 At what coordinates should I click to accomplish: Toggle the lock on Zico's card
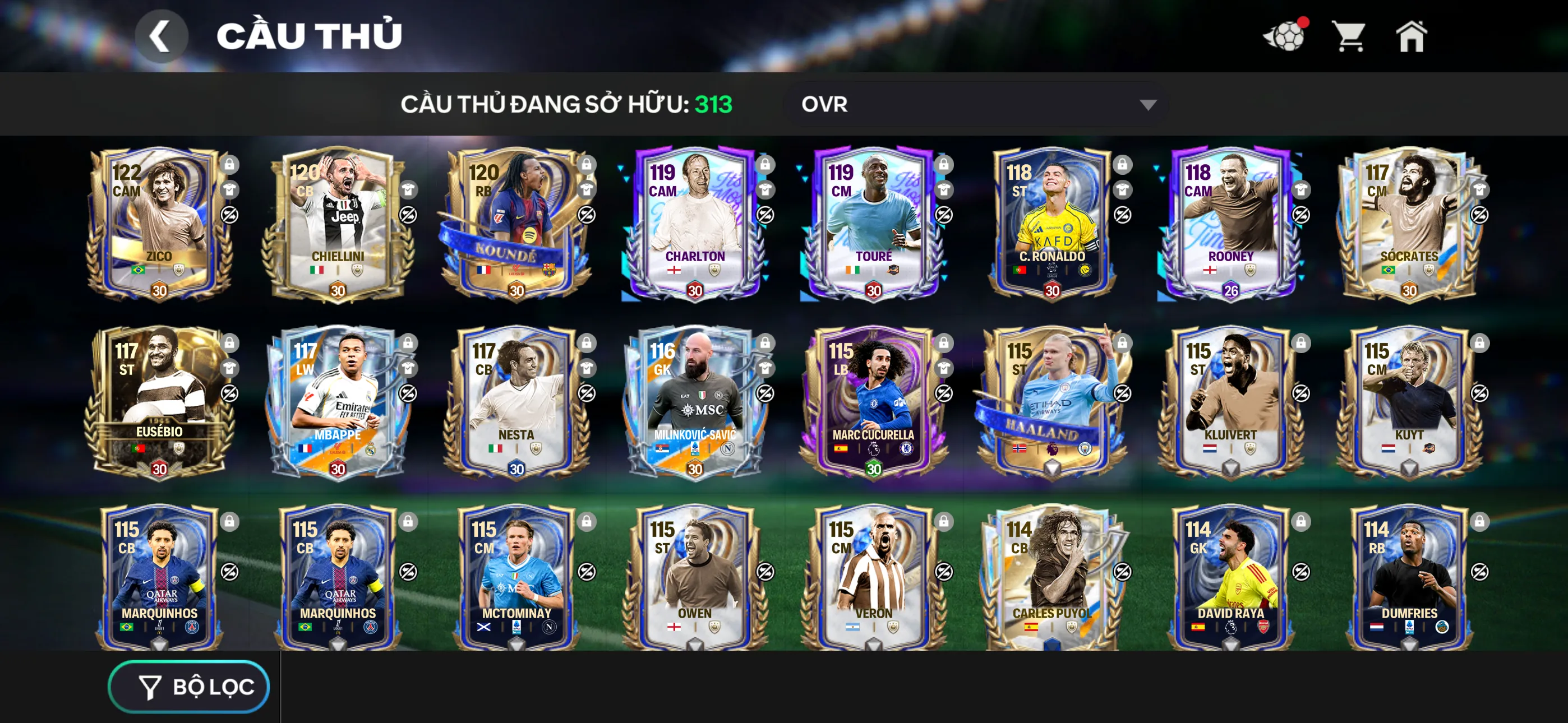230,165
